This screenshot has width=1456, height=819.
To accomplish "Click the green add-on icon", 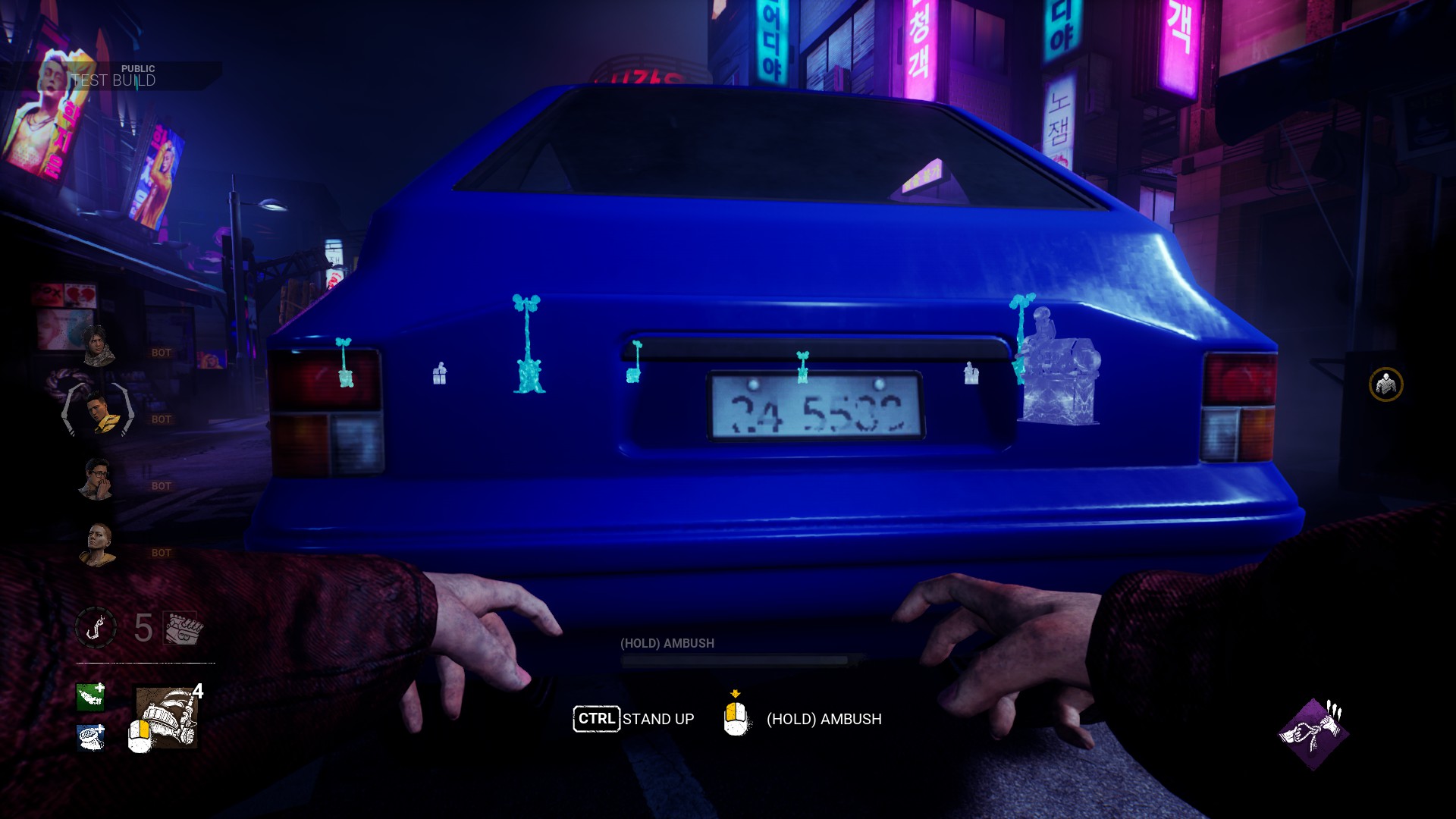I will point(90,696).
